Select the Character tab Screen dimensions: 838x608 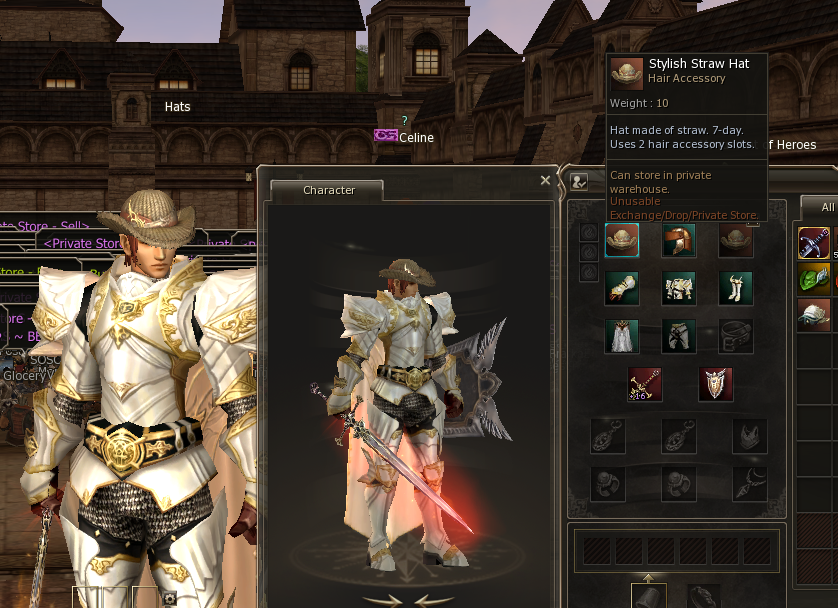point(329,190)
